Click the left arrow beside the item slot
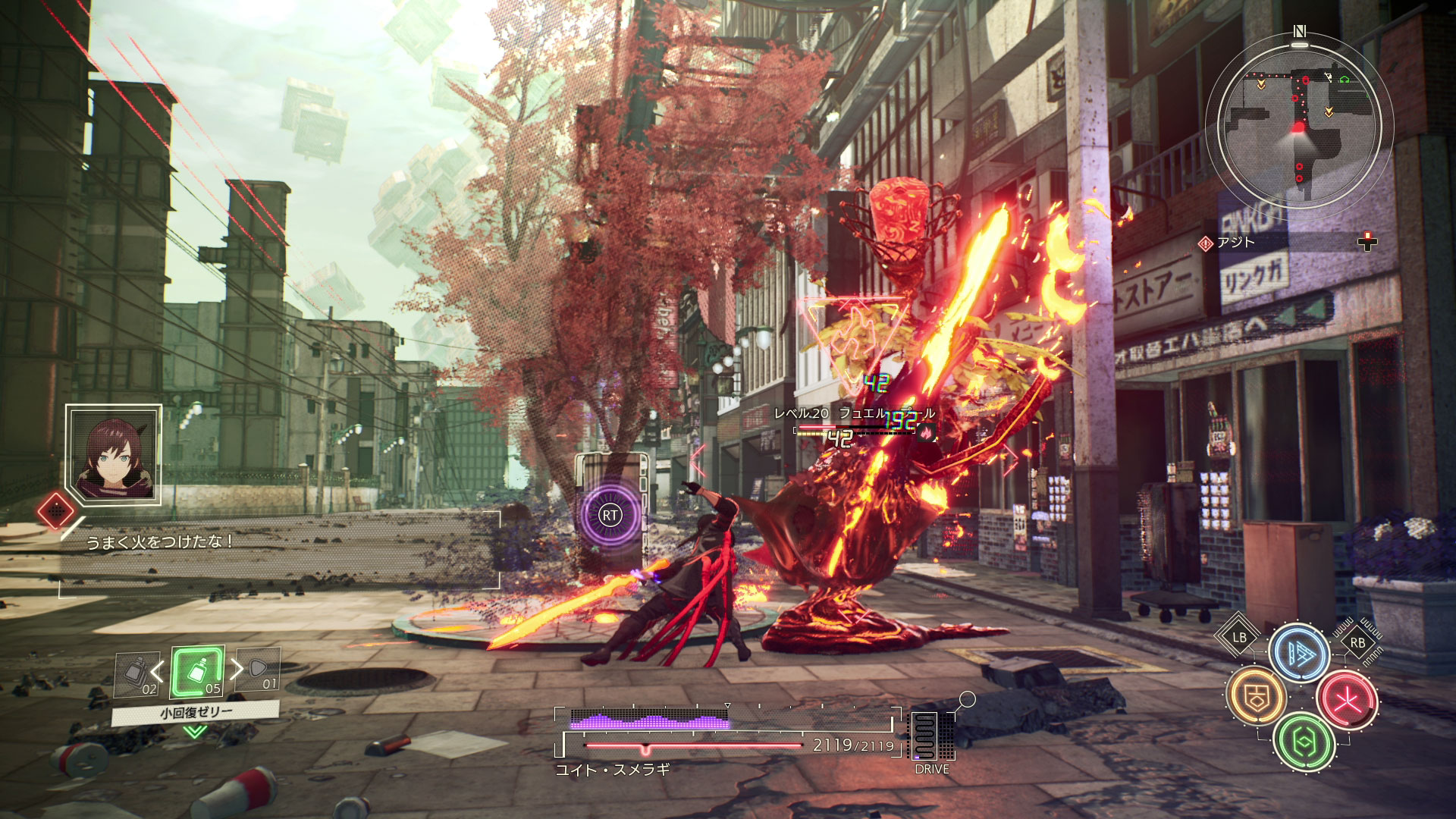The image size is (1456, 819). tap(158, 671)
